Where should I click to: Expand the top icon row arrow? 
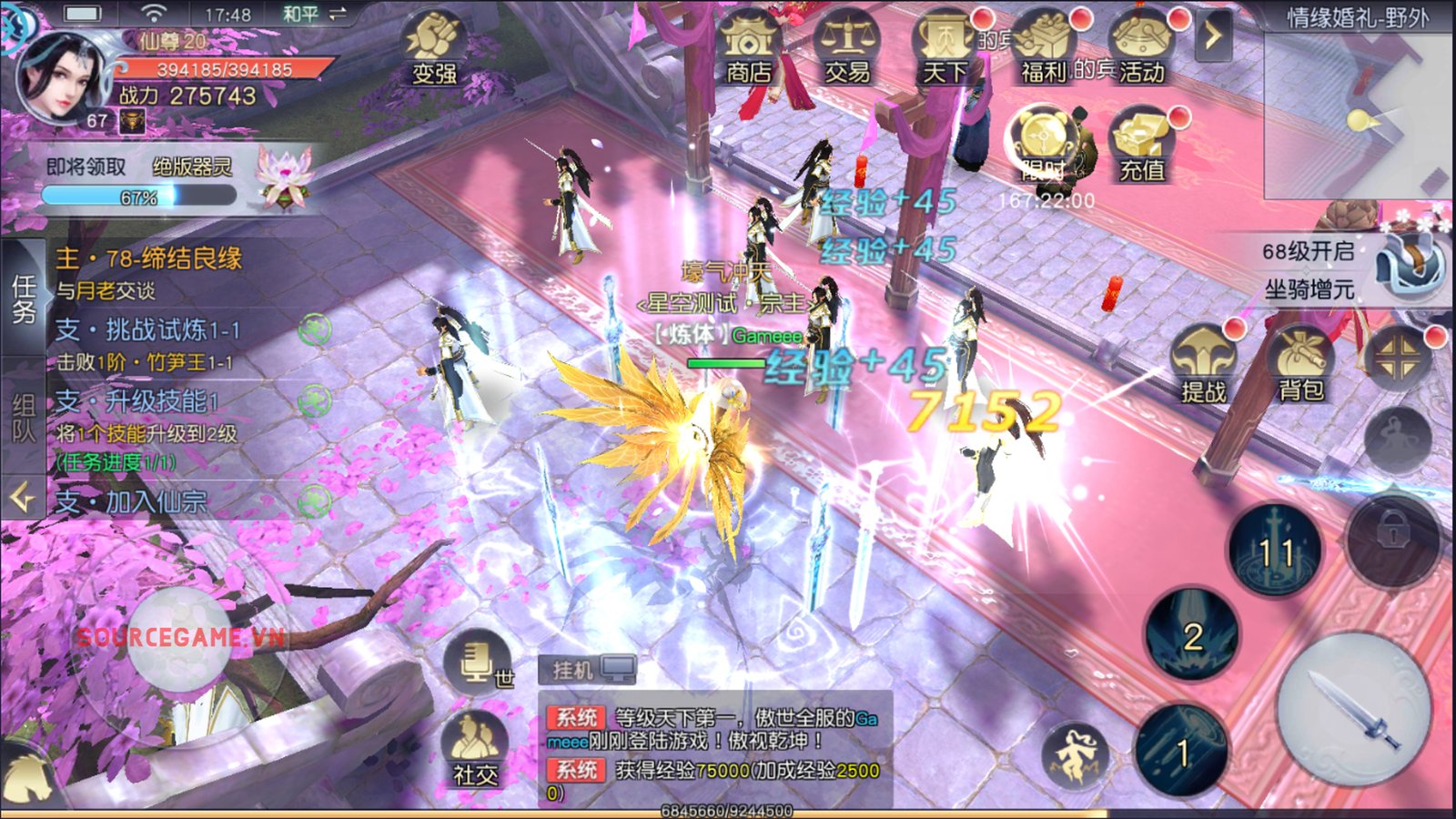(1212, 36)
